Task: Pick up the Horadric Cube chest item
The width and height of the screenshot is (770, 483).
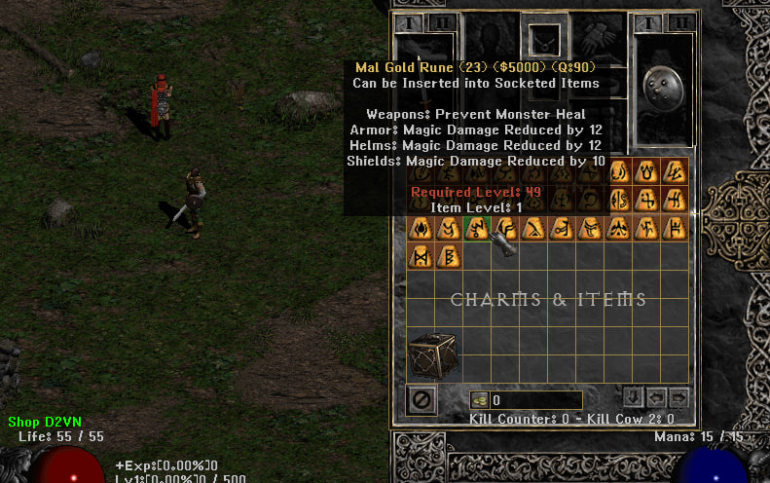Action: pyautogui.click(x=434, y=356)
